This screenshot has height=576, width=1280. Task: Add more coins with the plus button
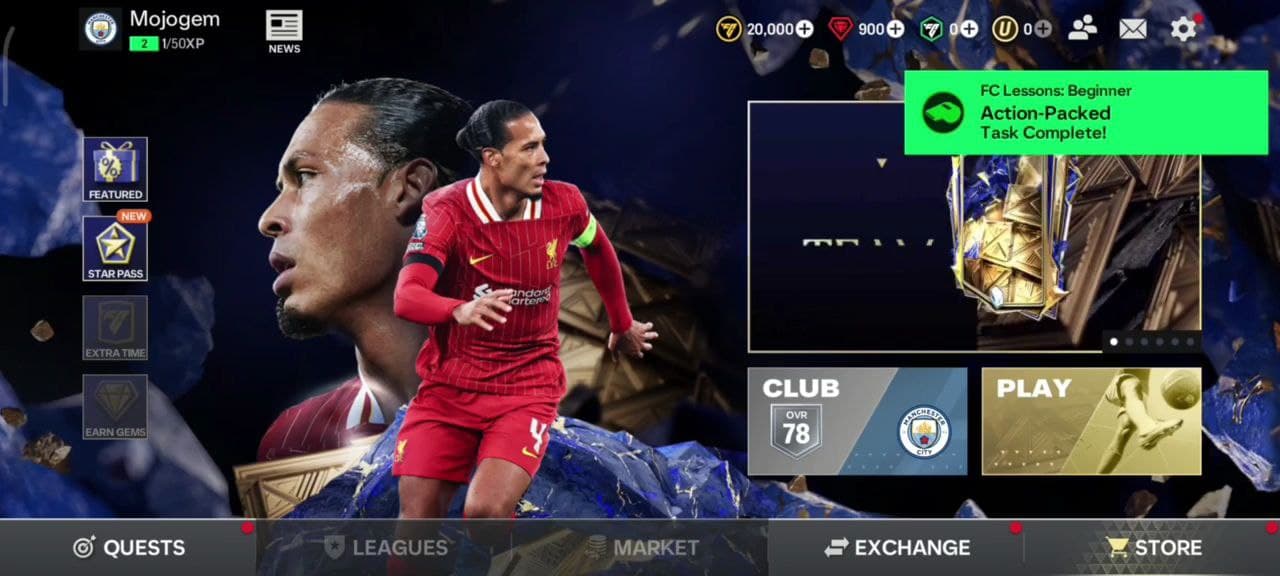tap(805, 29)
